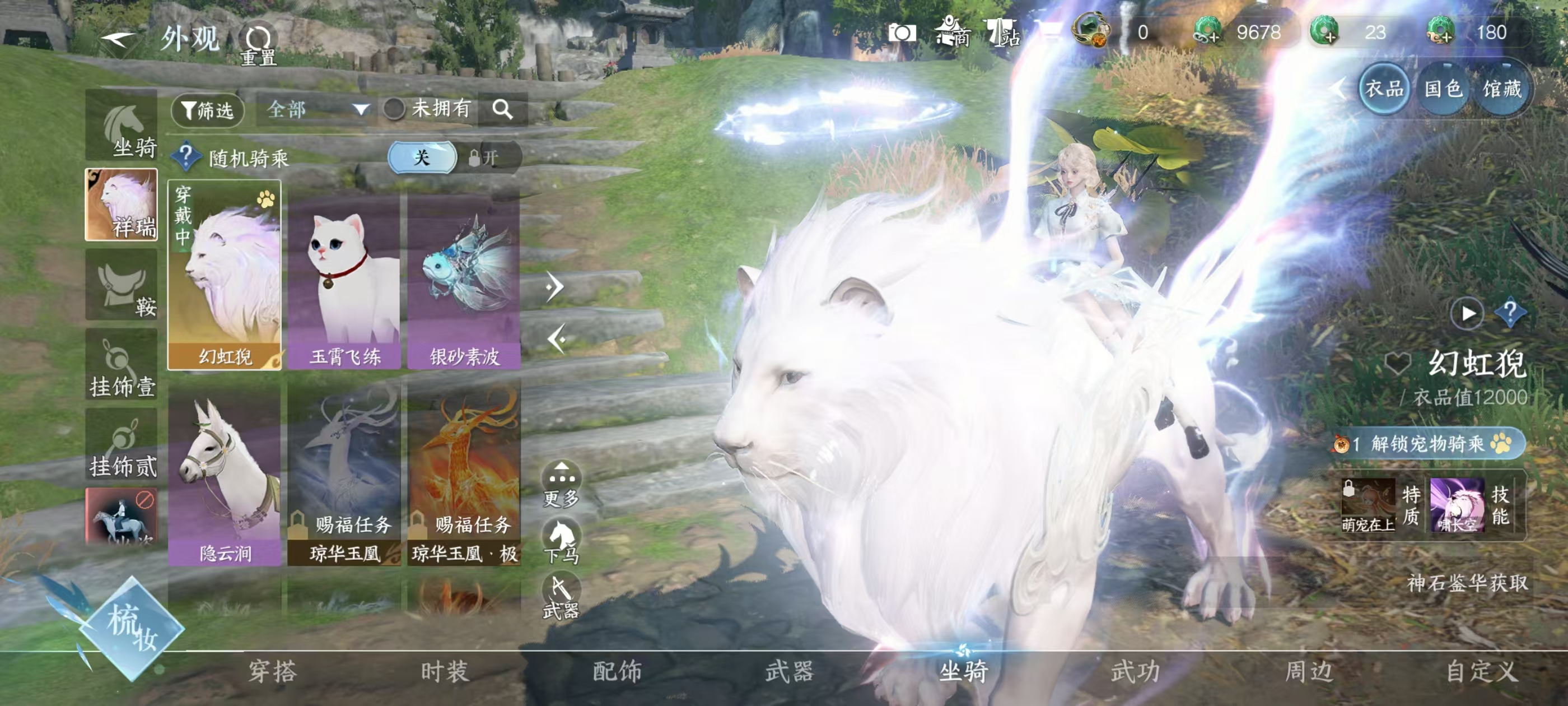1568x706 pixels.
Task: Open the camera screenshot mode
Action: (902, 33)
